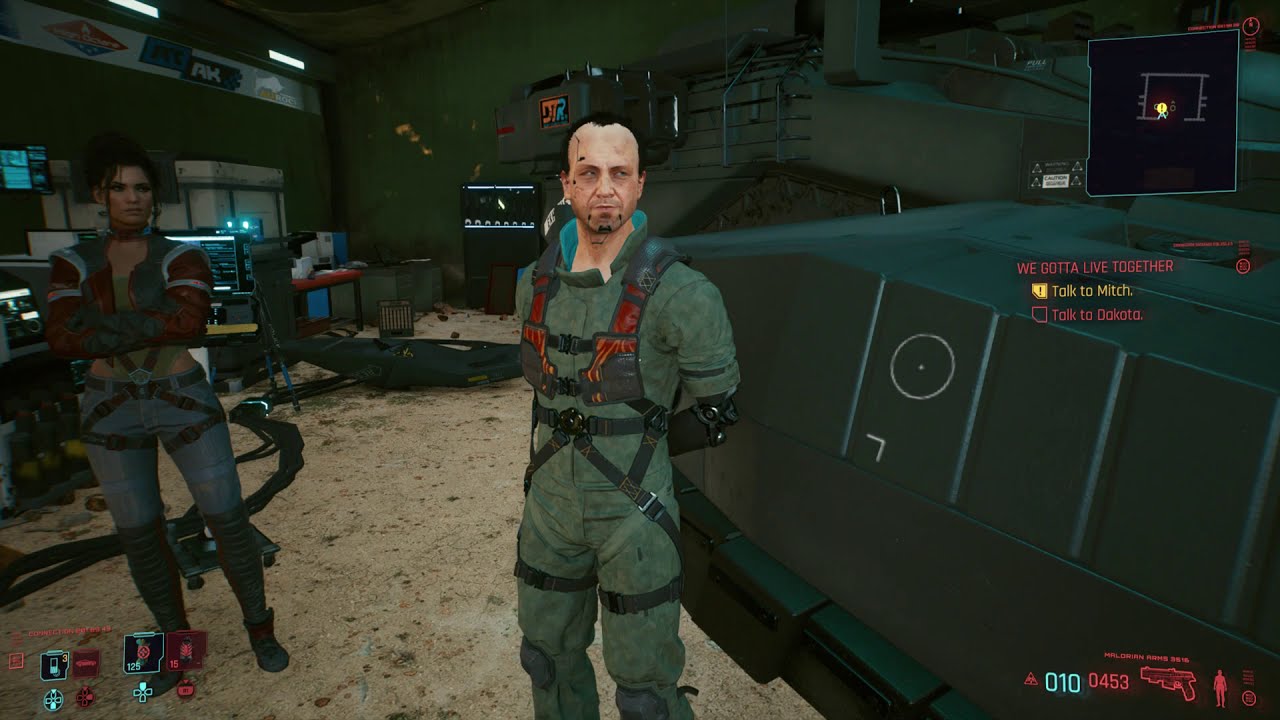
Task: Click the vehicle summon icon
Action: (x=85, y=663)
